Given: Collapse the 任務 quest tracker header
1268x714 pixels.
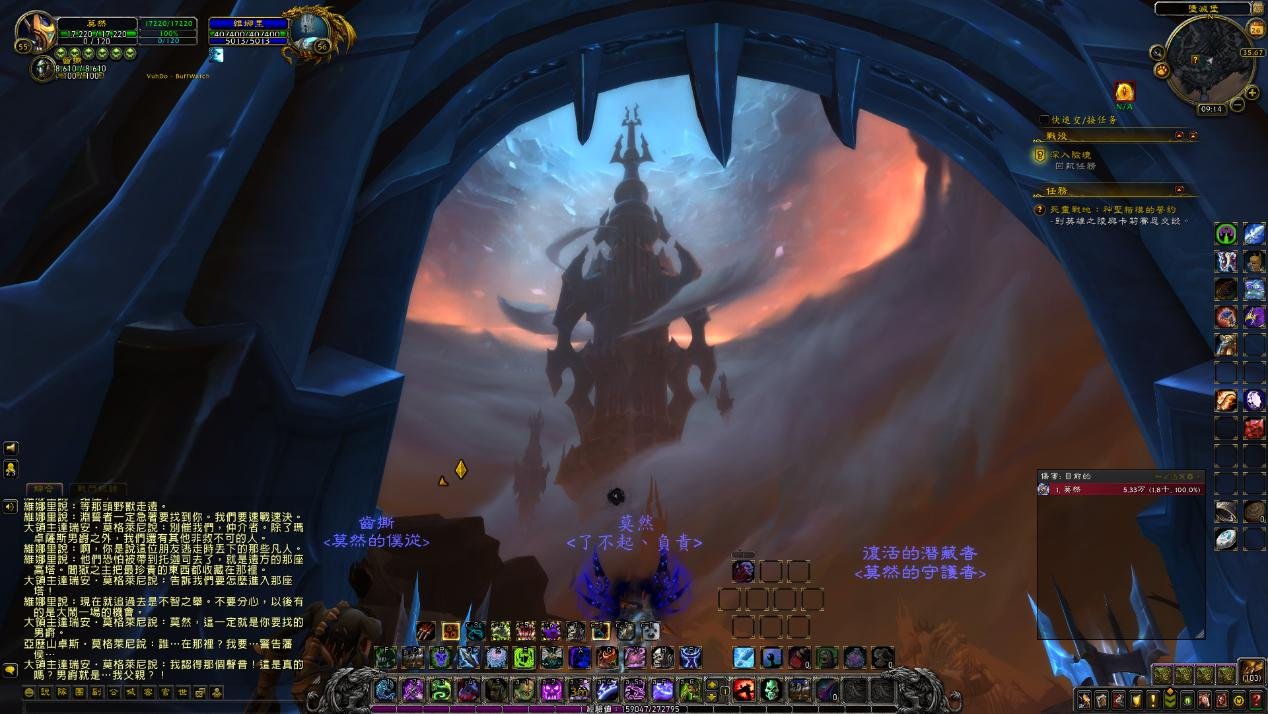Looking at the screenshot, I should click(x=1179, y=189).
